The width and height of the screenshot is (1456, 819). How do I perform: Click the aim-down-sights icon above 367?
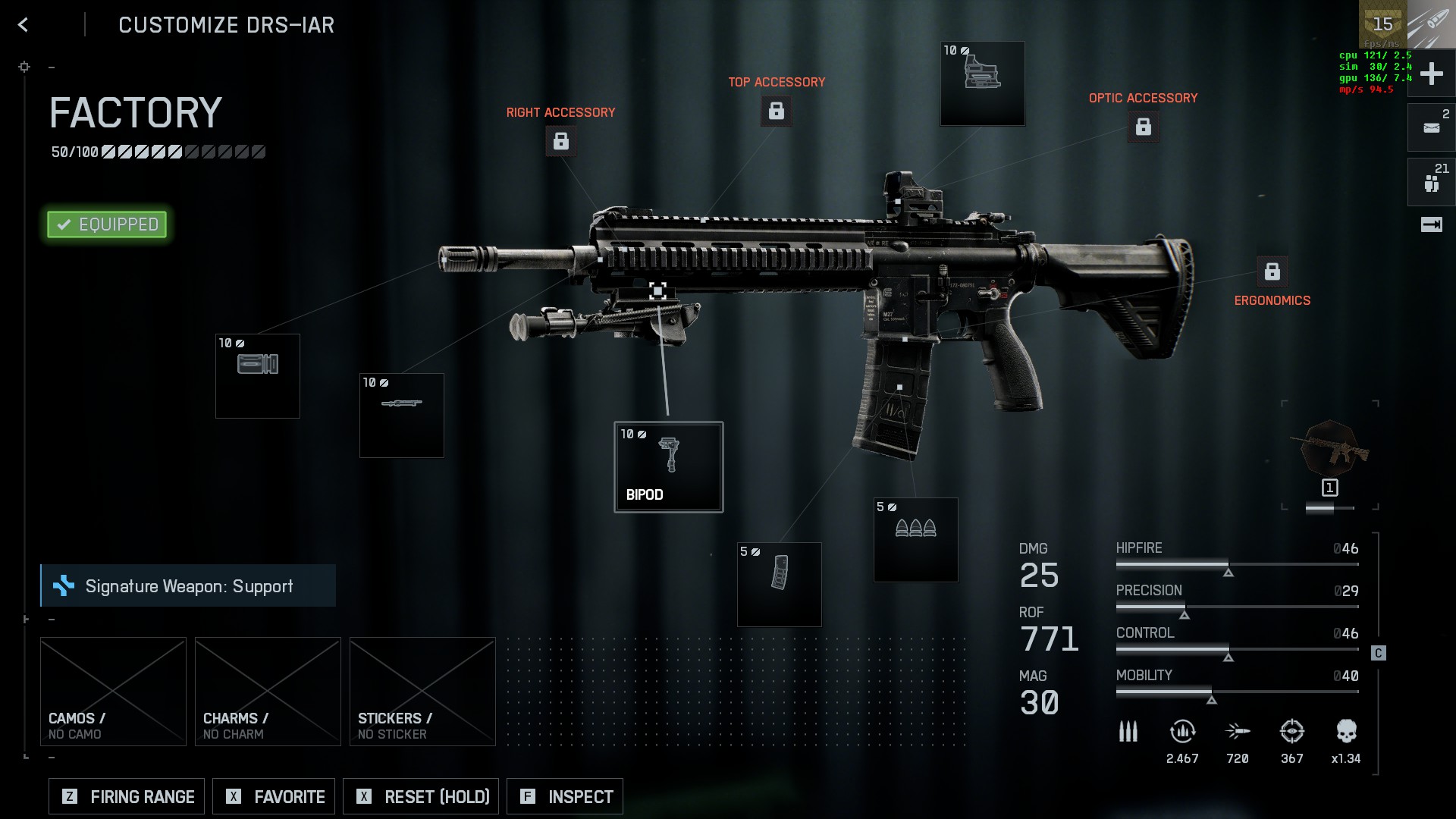pyautogui.click(x=1291, y=730)
